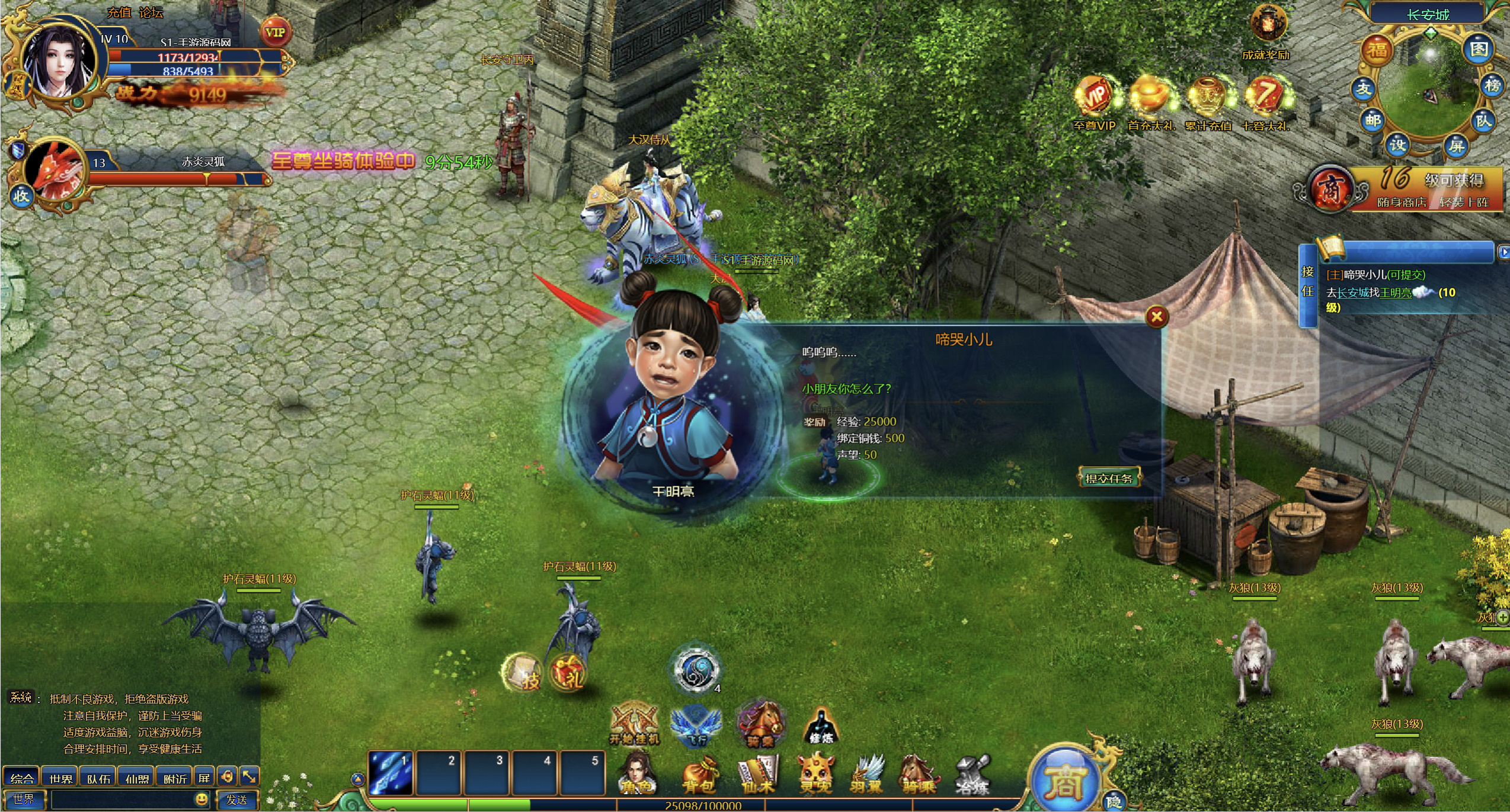Screen dimensions: 1510x812
Task: Open the world map with 图 button
Action: (x=1478, y=49)
